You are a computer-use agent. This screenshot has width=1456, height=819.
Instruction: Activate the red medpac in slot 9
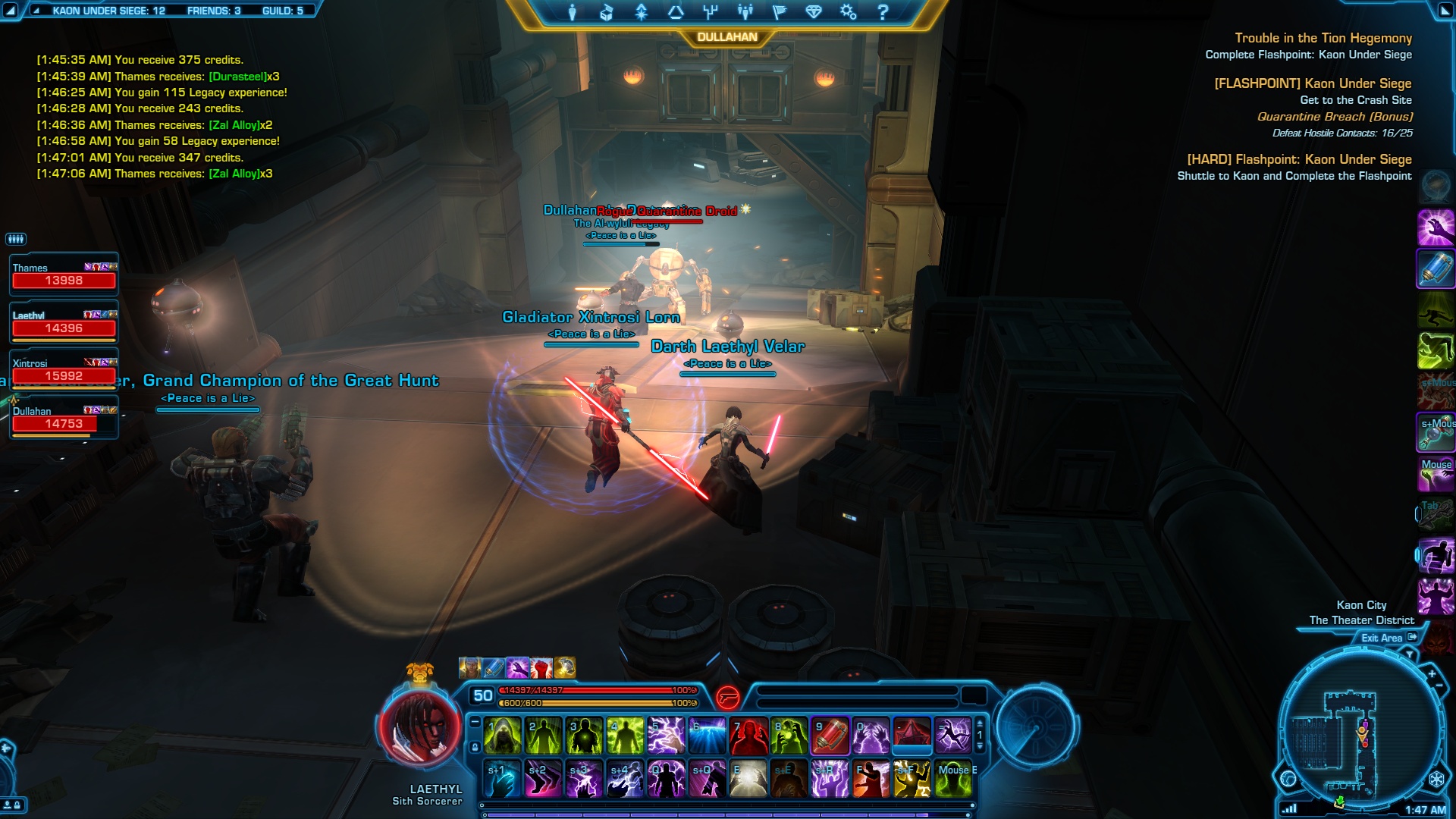[x=830, y=736]
